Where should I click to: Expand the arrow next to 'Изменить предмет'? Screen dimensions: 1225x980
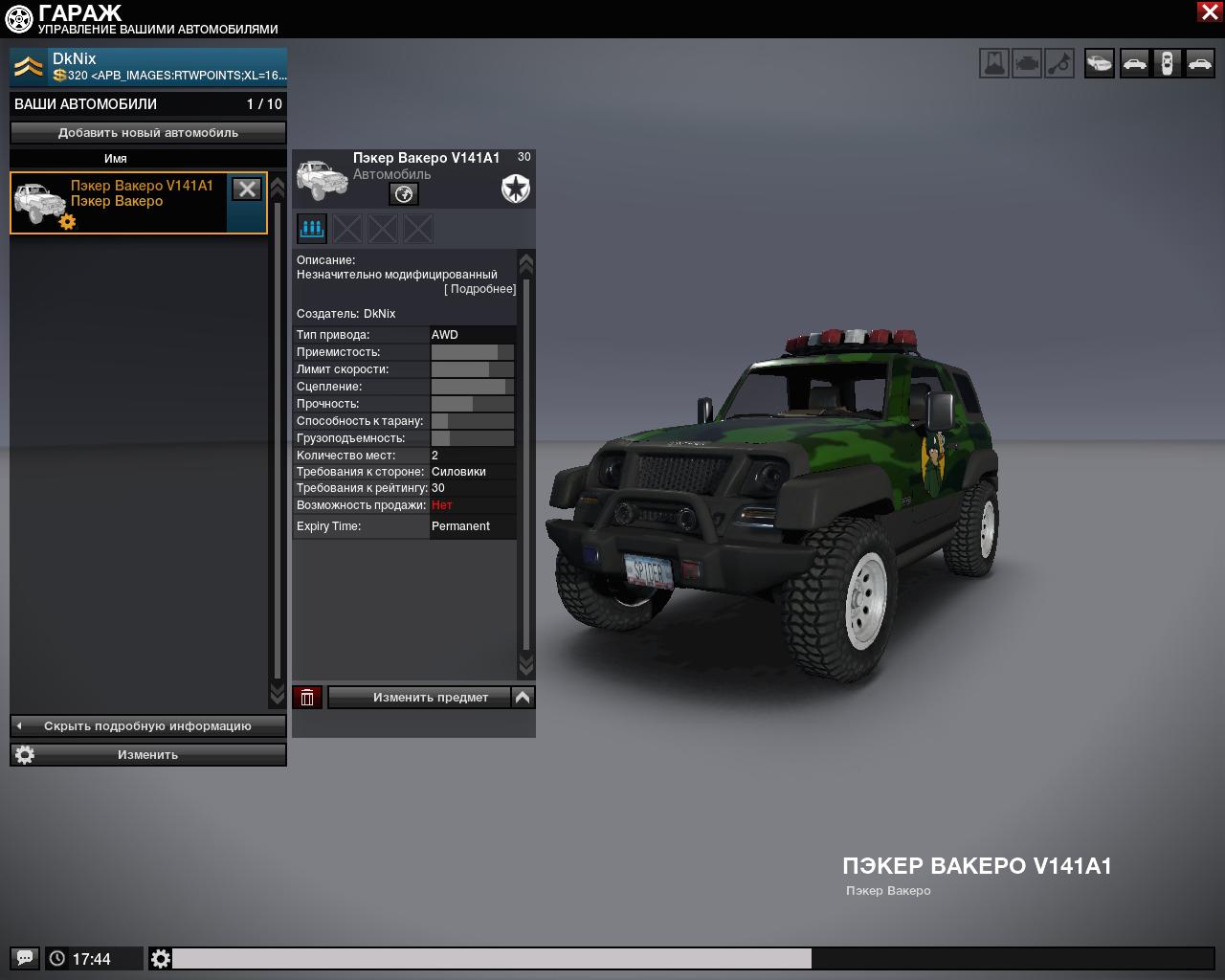pos(523,698)
